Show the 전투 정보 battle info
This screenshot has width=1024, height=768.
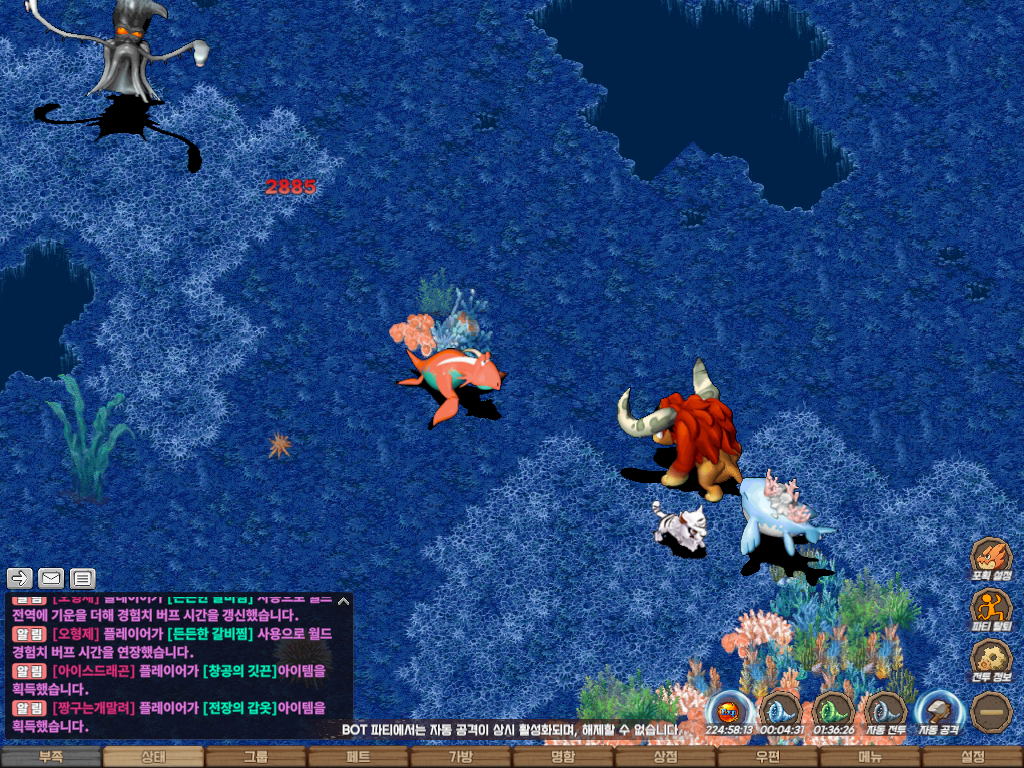tap(991, 660)
